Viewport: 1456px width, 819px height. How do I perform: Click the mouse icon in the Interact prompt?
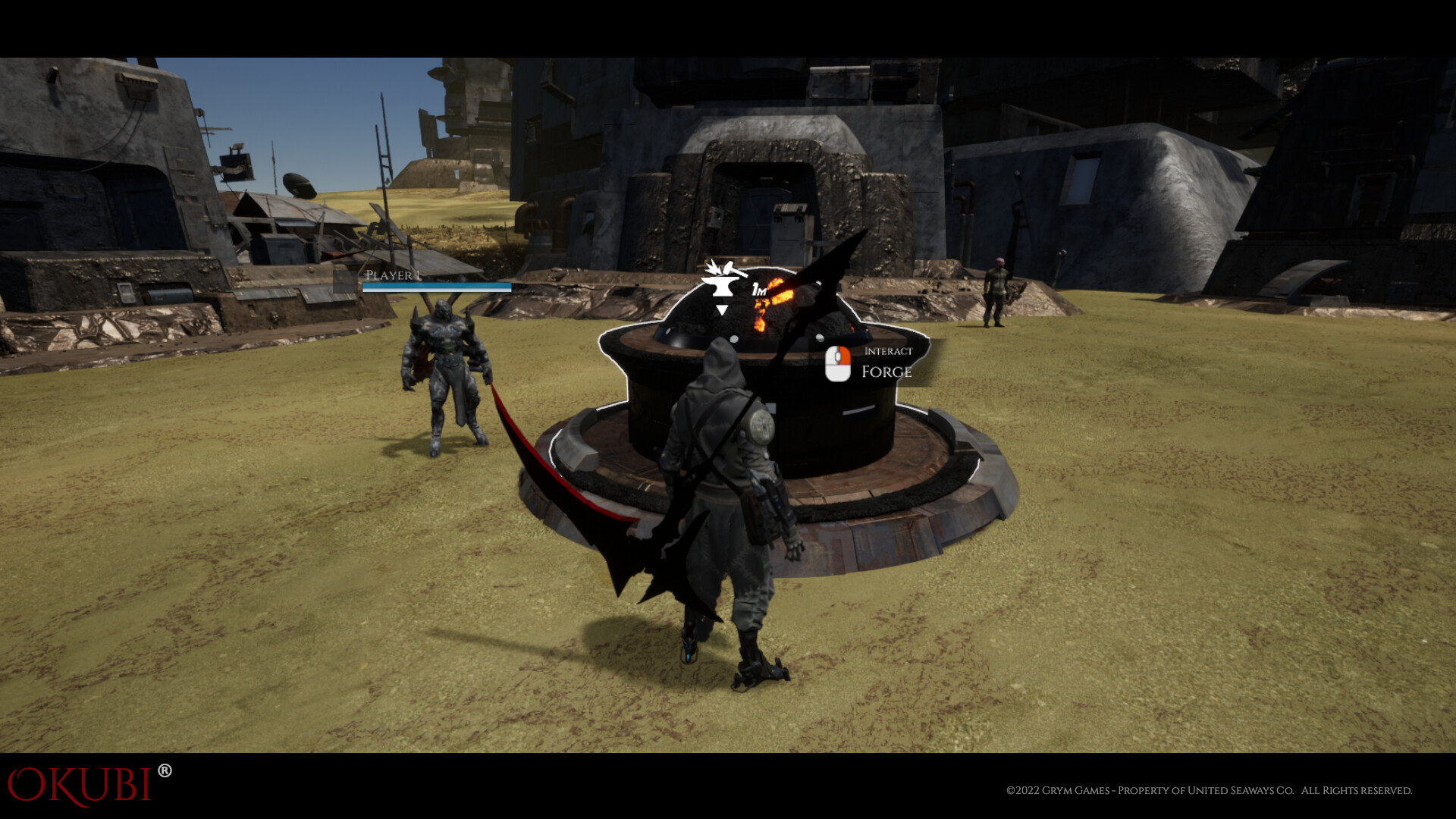838,364
